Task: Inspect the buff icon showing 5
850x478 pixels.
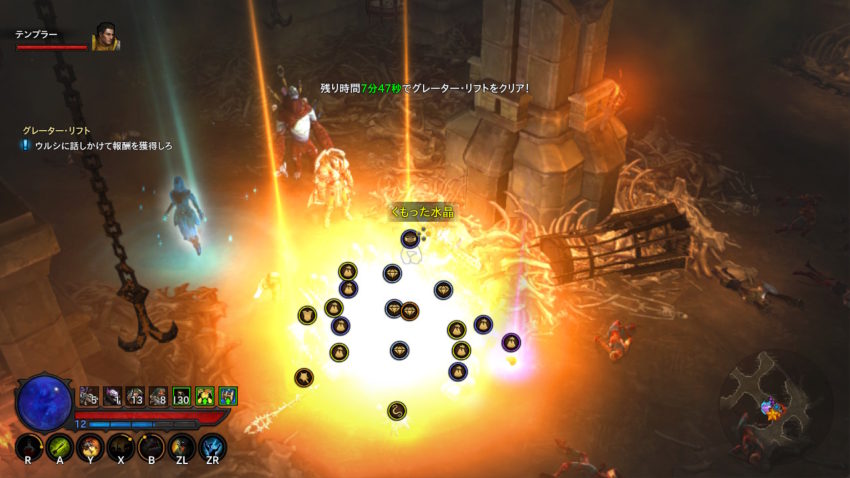Action: [x=89, y=396]
